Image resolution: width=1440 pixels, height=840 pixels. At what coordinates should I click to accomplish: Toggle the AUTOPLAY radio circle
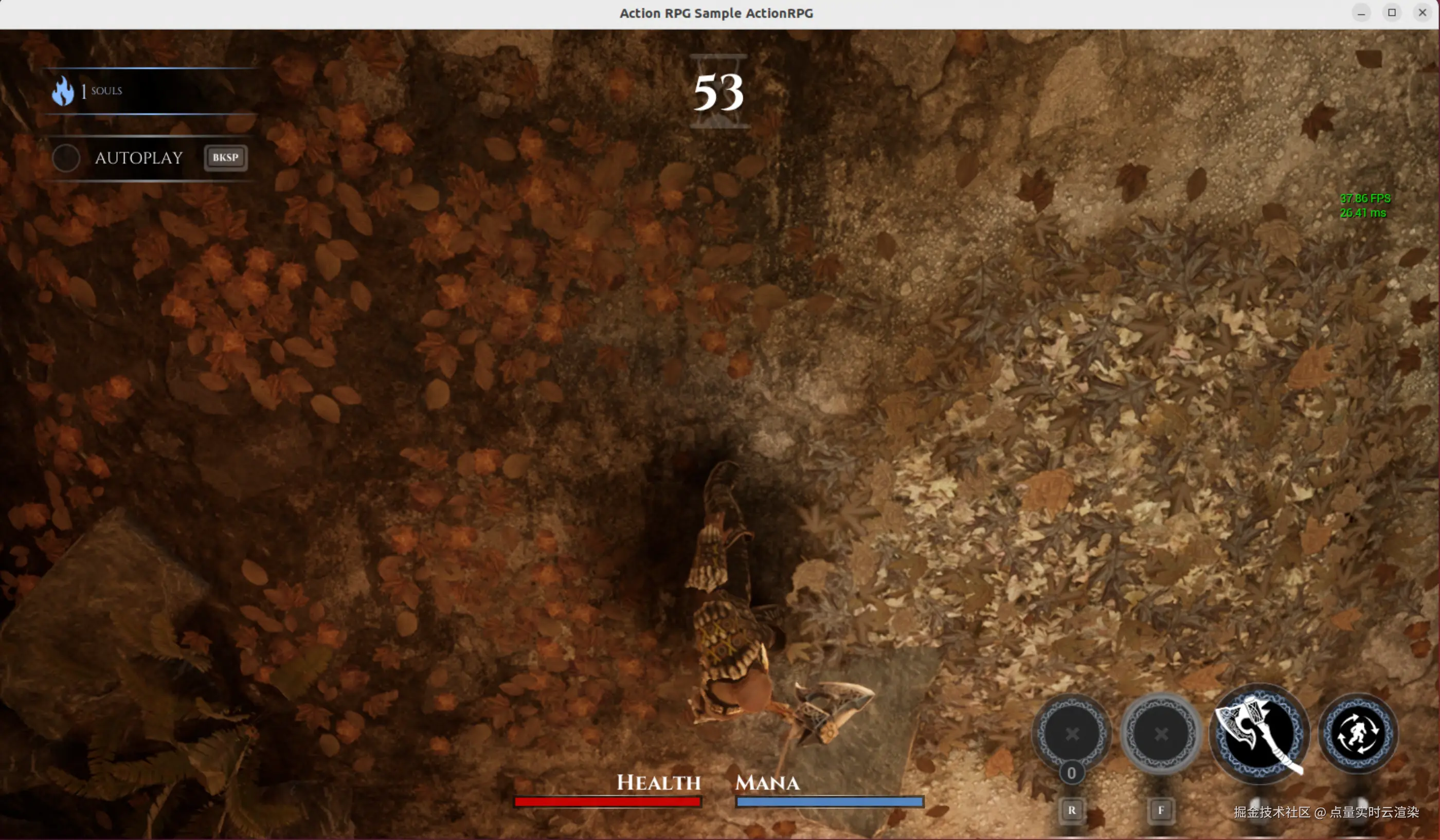(x=66, y=158)
